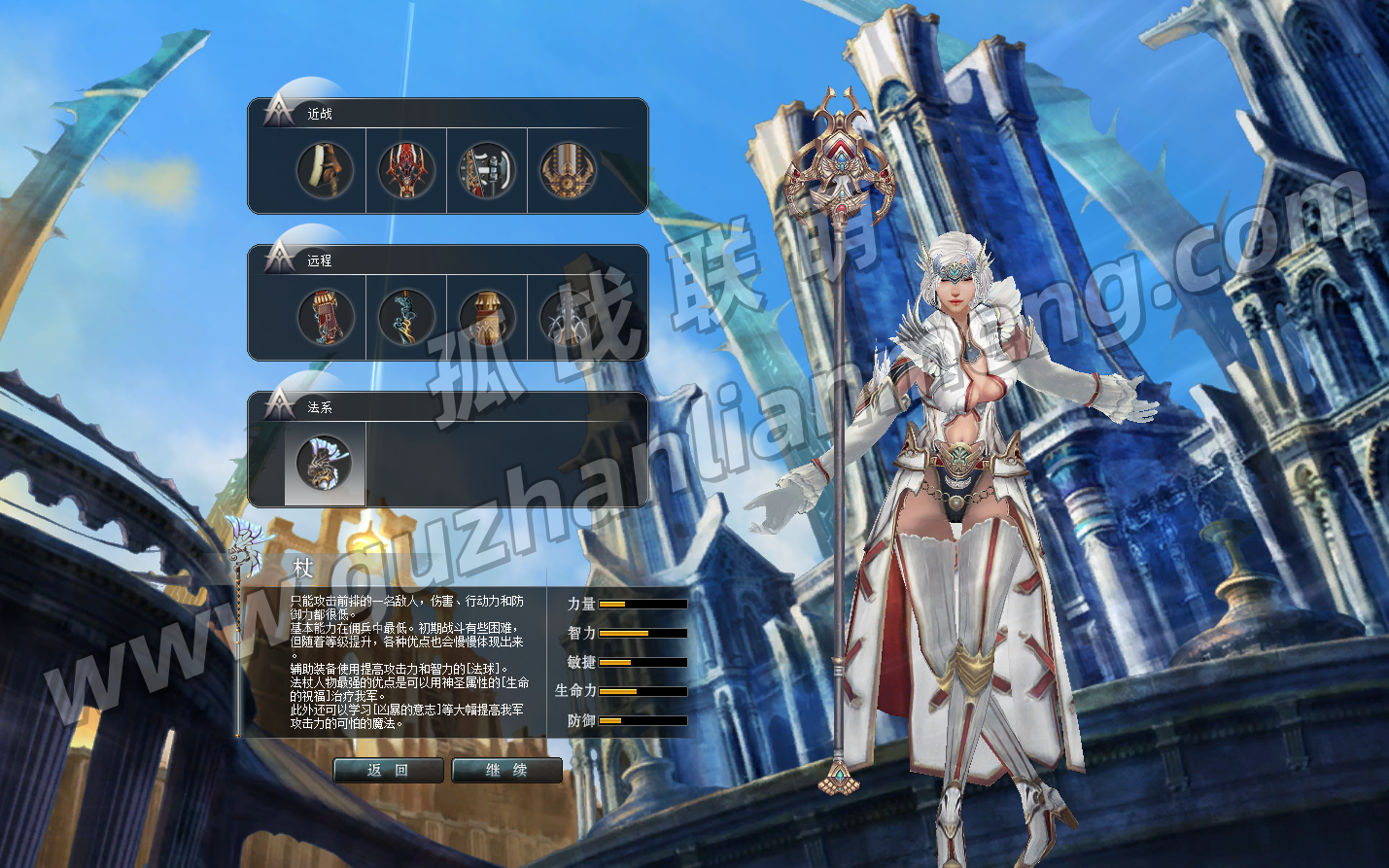Select the staff icon under 法系
The height and width of the screenshot is (868, 1389).
(325, 464)
